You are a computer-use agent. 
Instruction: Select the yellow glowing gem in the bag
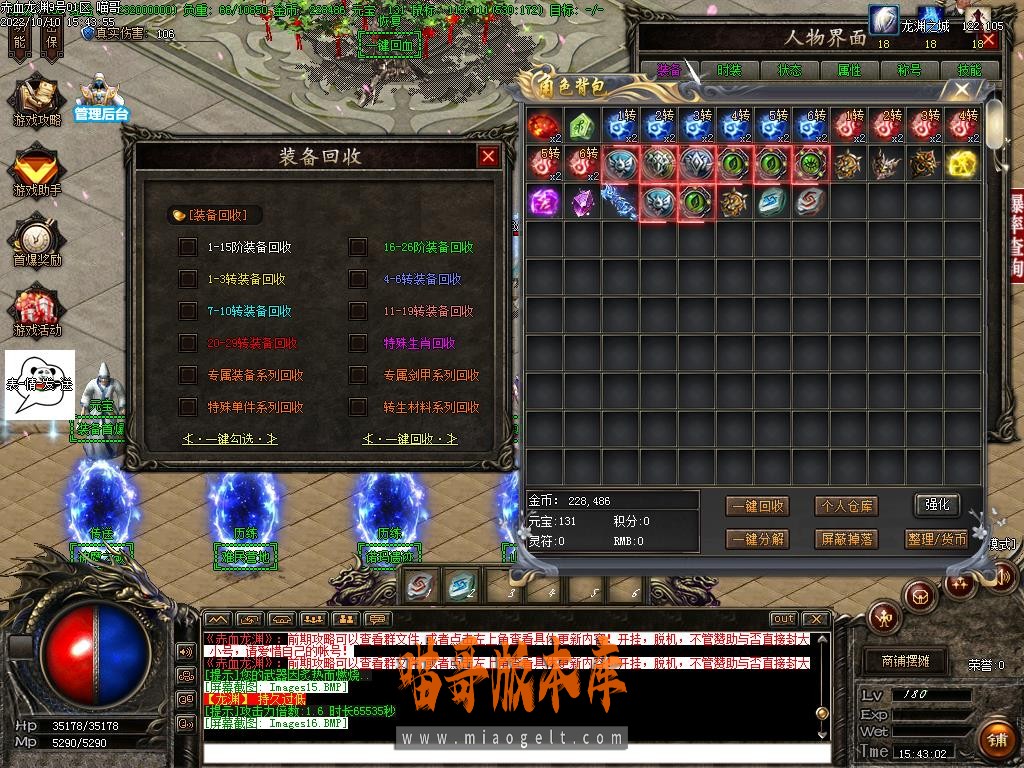click(962, 164)
